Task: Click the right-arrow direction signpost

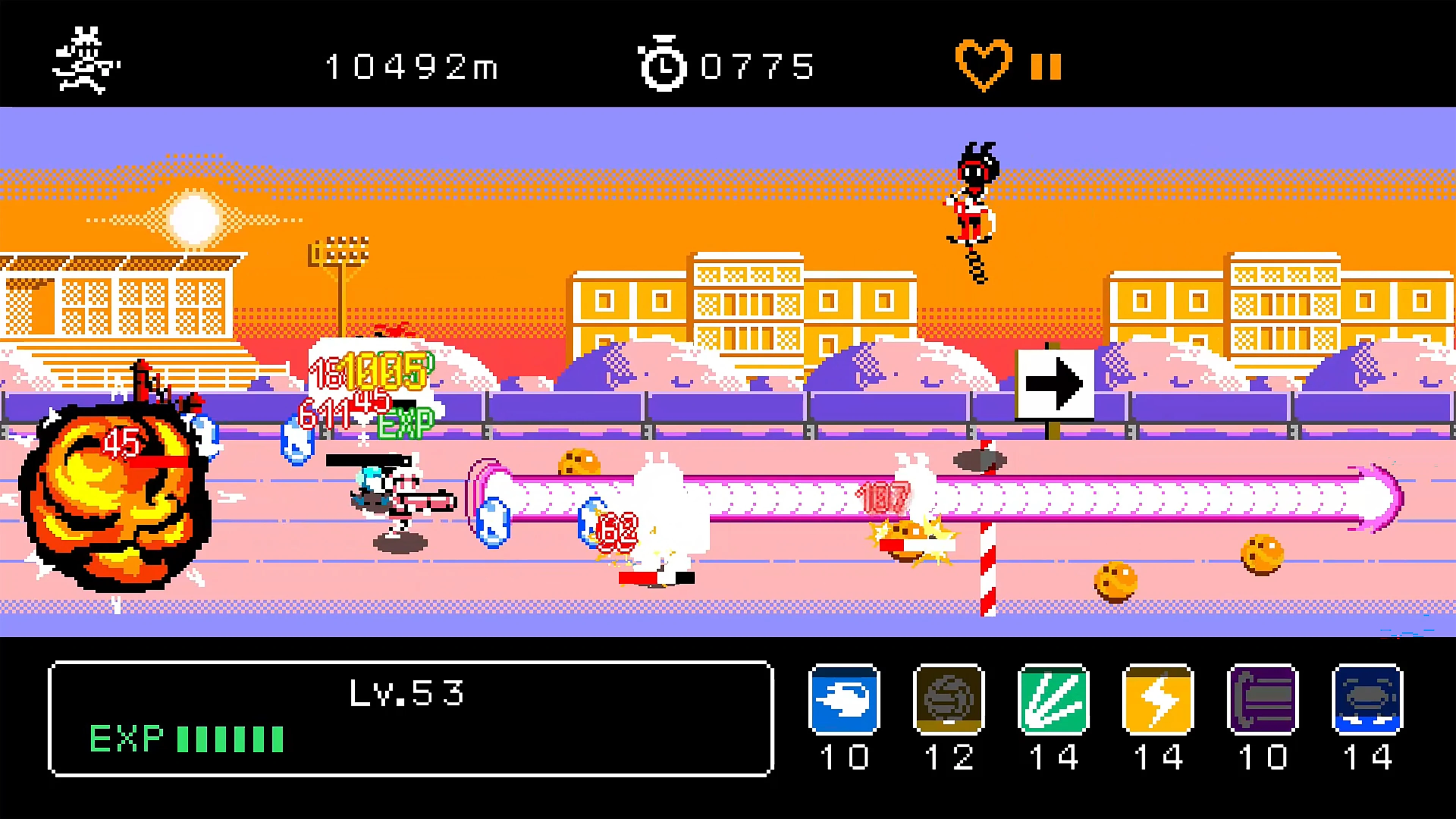Action: (x=1055, y=384)
